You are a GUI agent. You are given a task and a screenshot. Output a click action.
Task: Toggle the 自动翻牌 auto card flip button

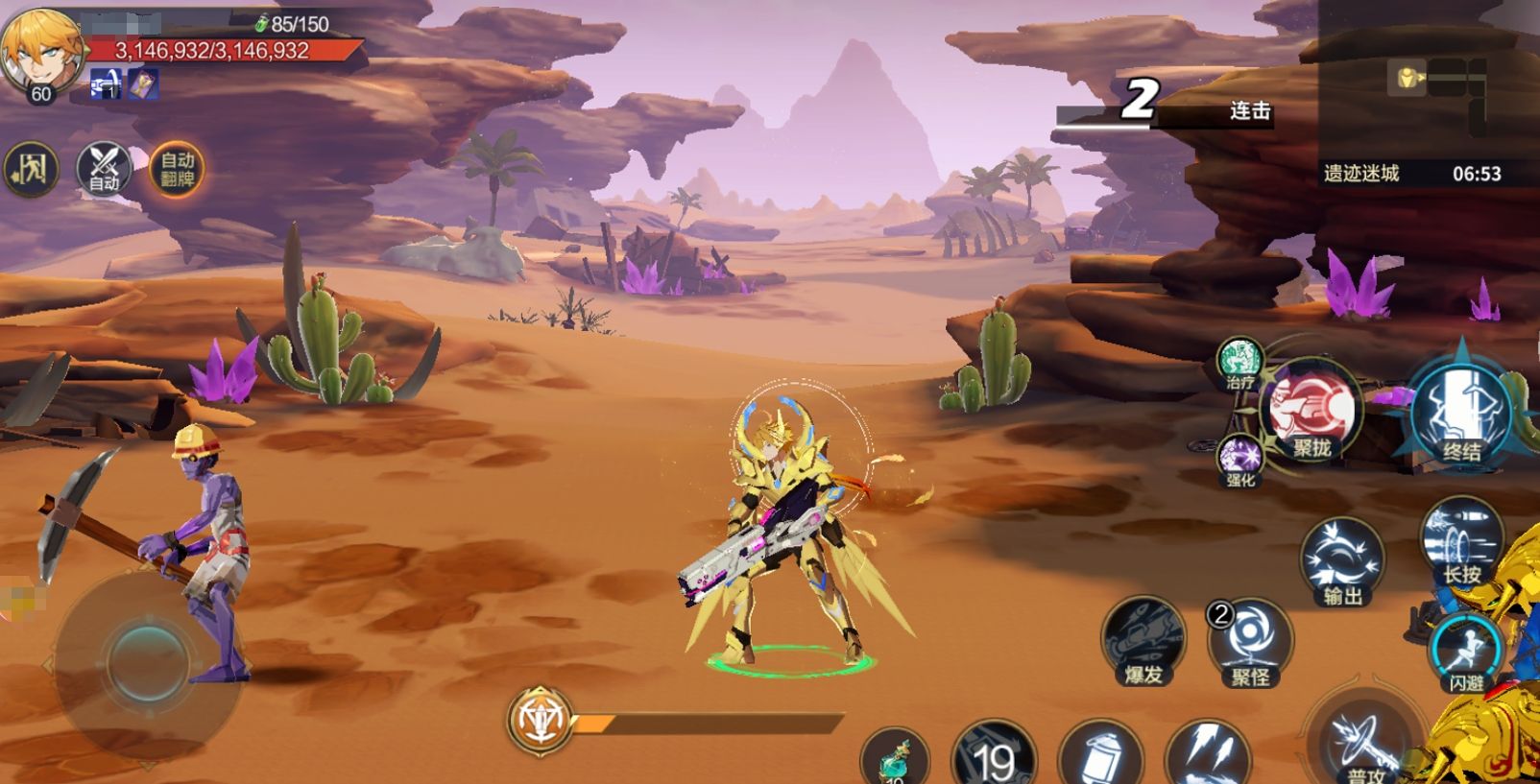177,170
